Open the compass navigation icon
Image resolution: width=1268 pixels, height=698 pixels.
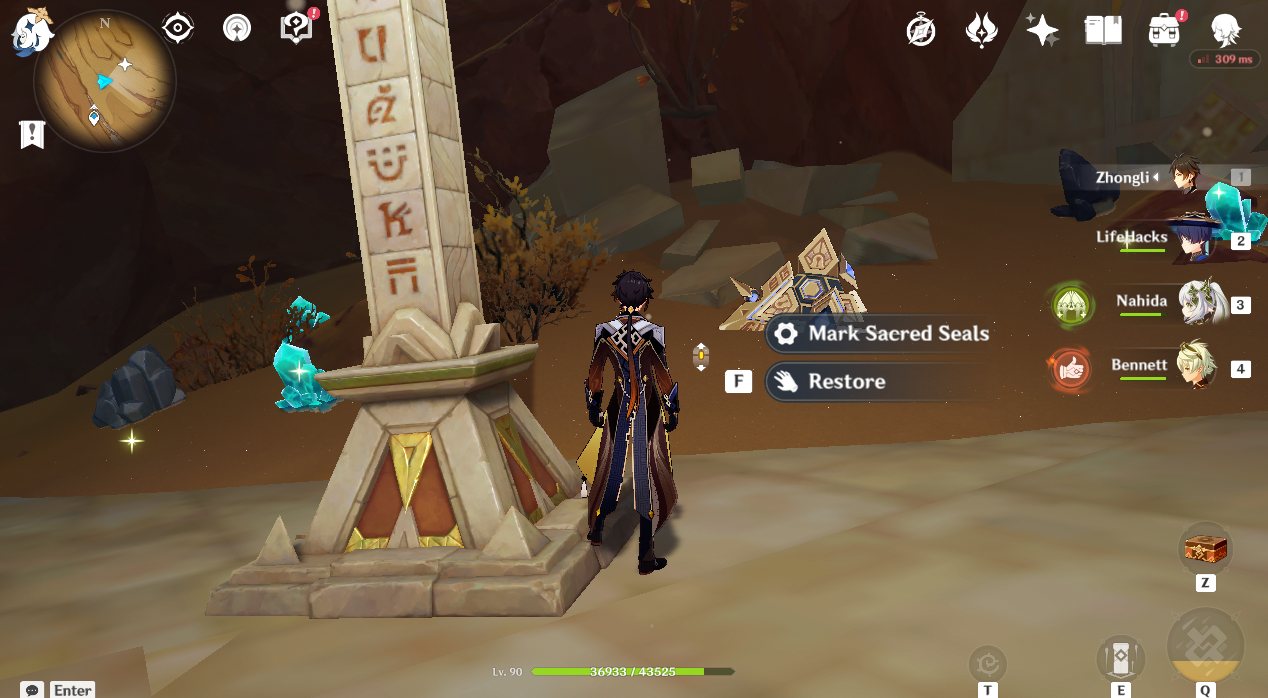click(920, 30)
